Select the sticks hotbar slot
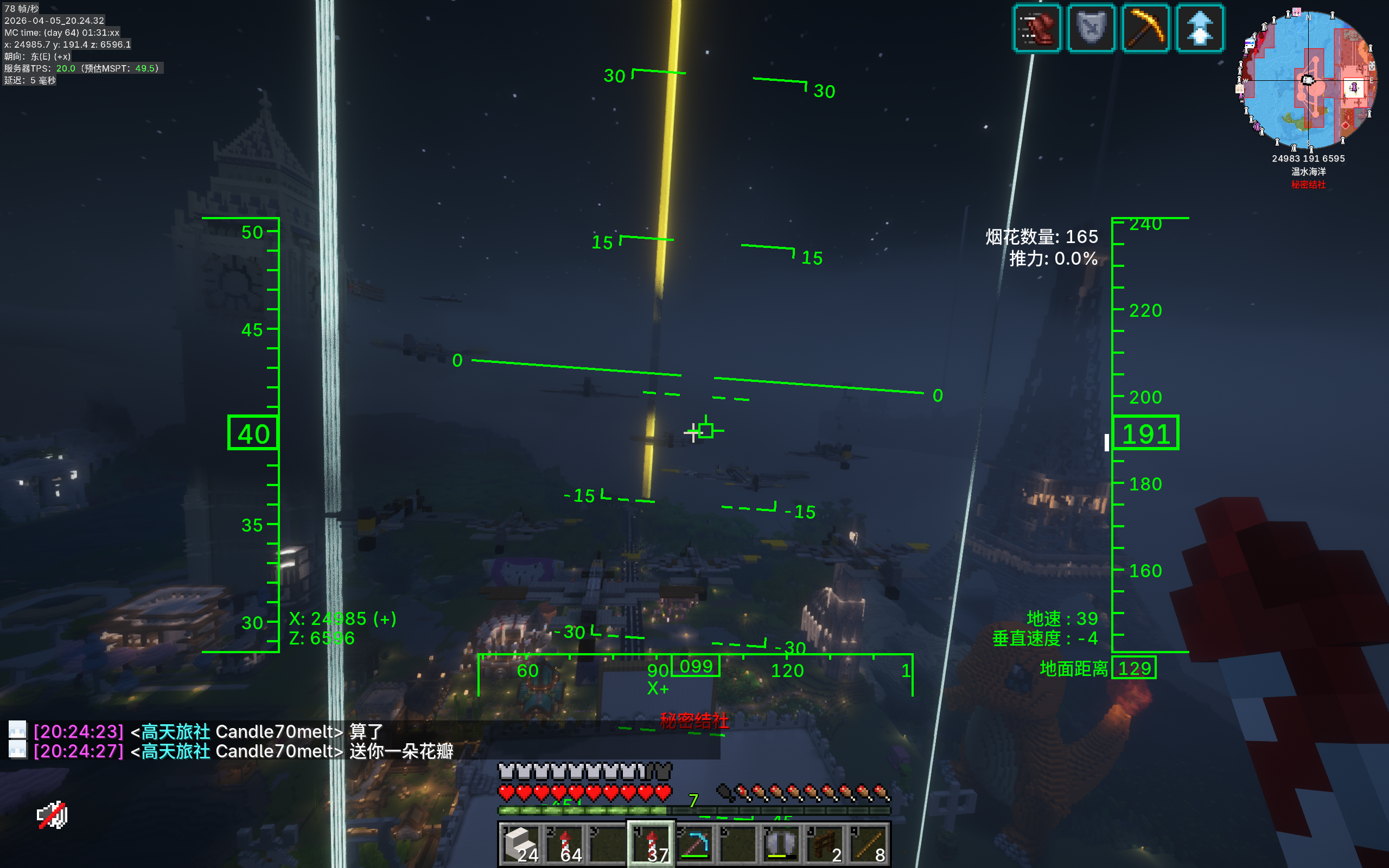The width and height of the screenshot is (1389, 868). (x=869, y=843)
